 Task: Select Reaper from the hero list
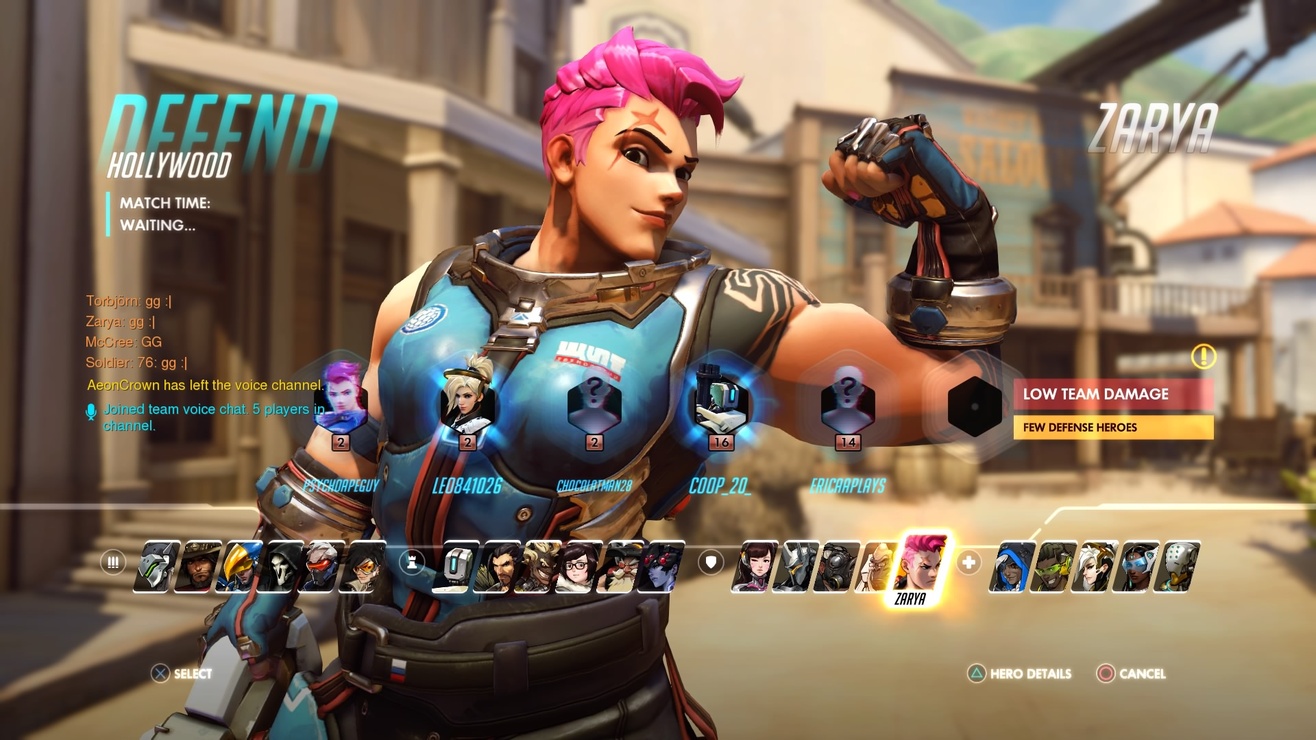tap(281, 567)
